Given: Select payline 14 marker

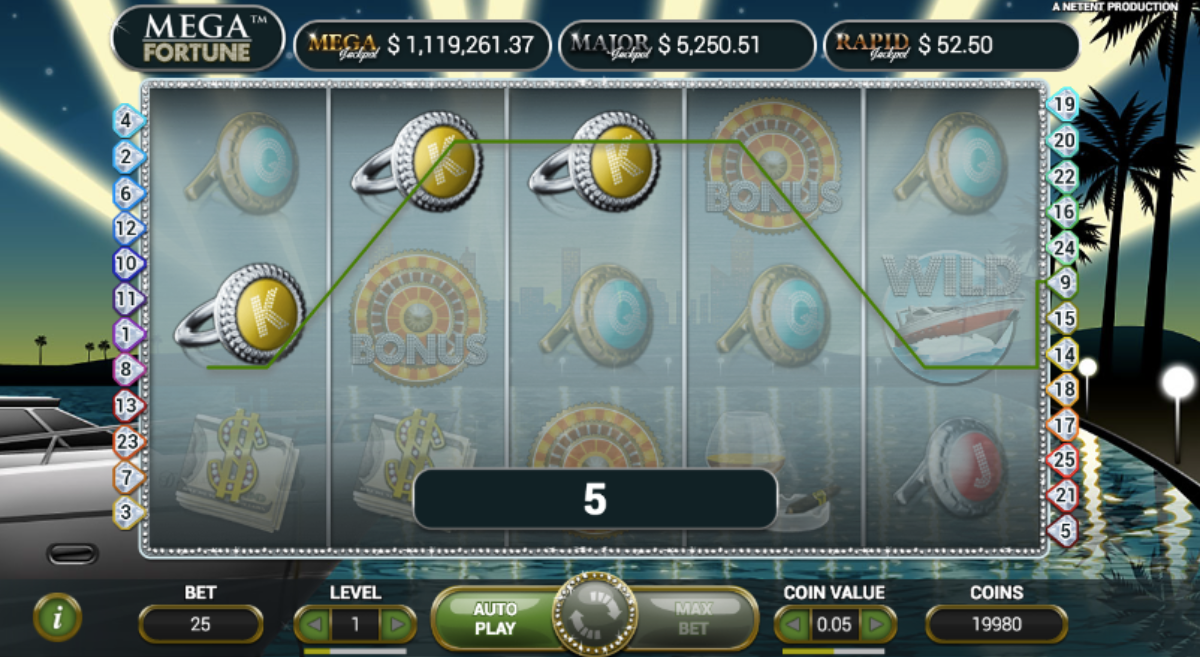Looking at the screenshot, I should pos(1064,354).
